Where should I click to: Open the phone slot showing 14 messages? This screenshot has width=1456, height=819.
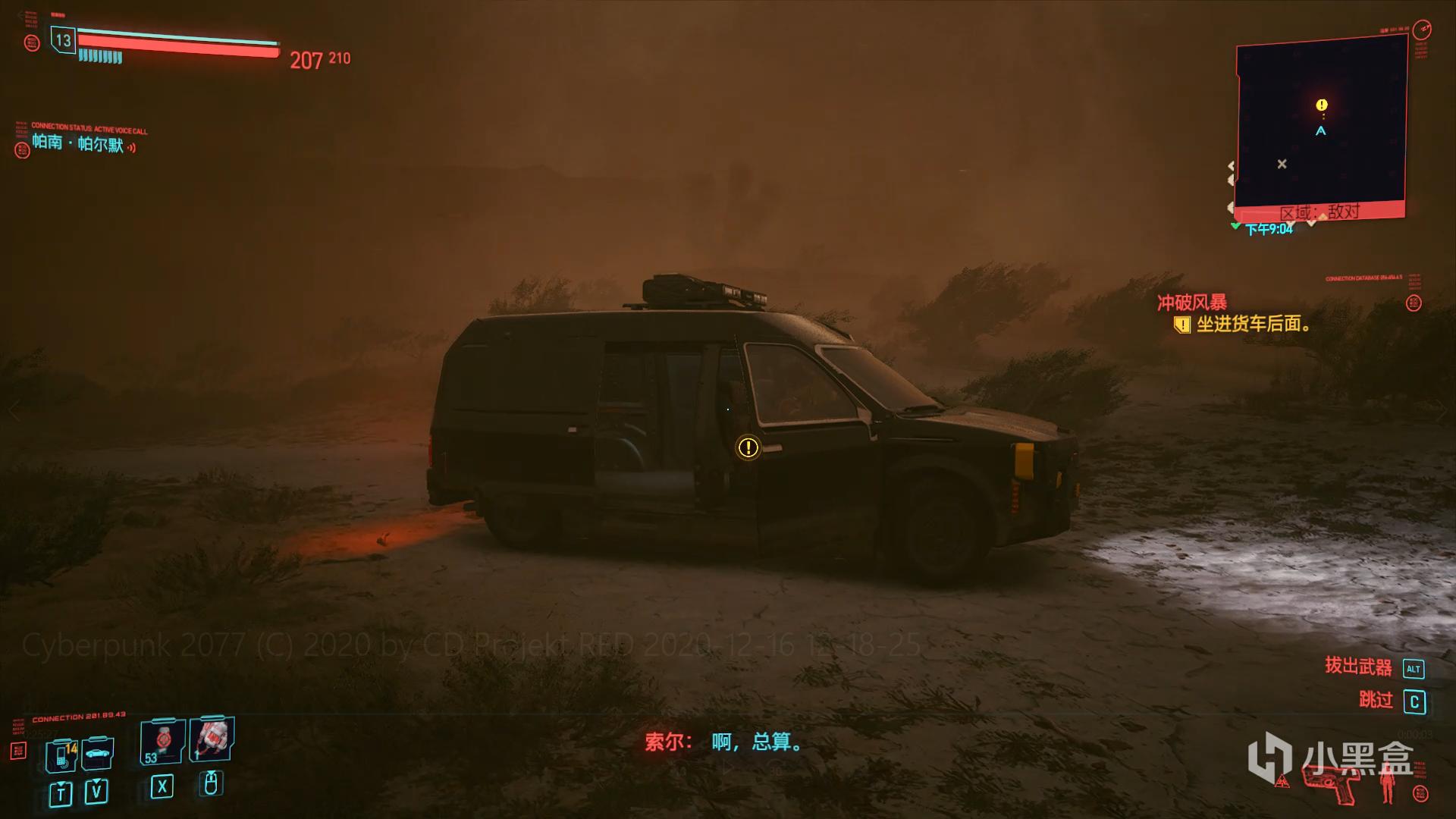(61, 755)
